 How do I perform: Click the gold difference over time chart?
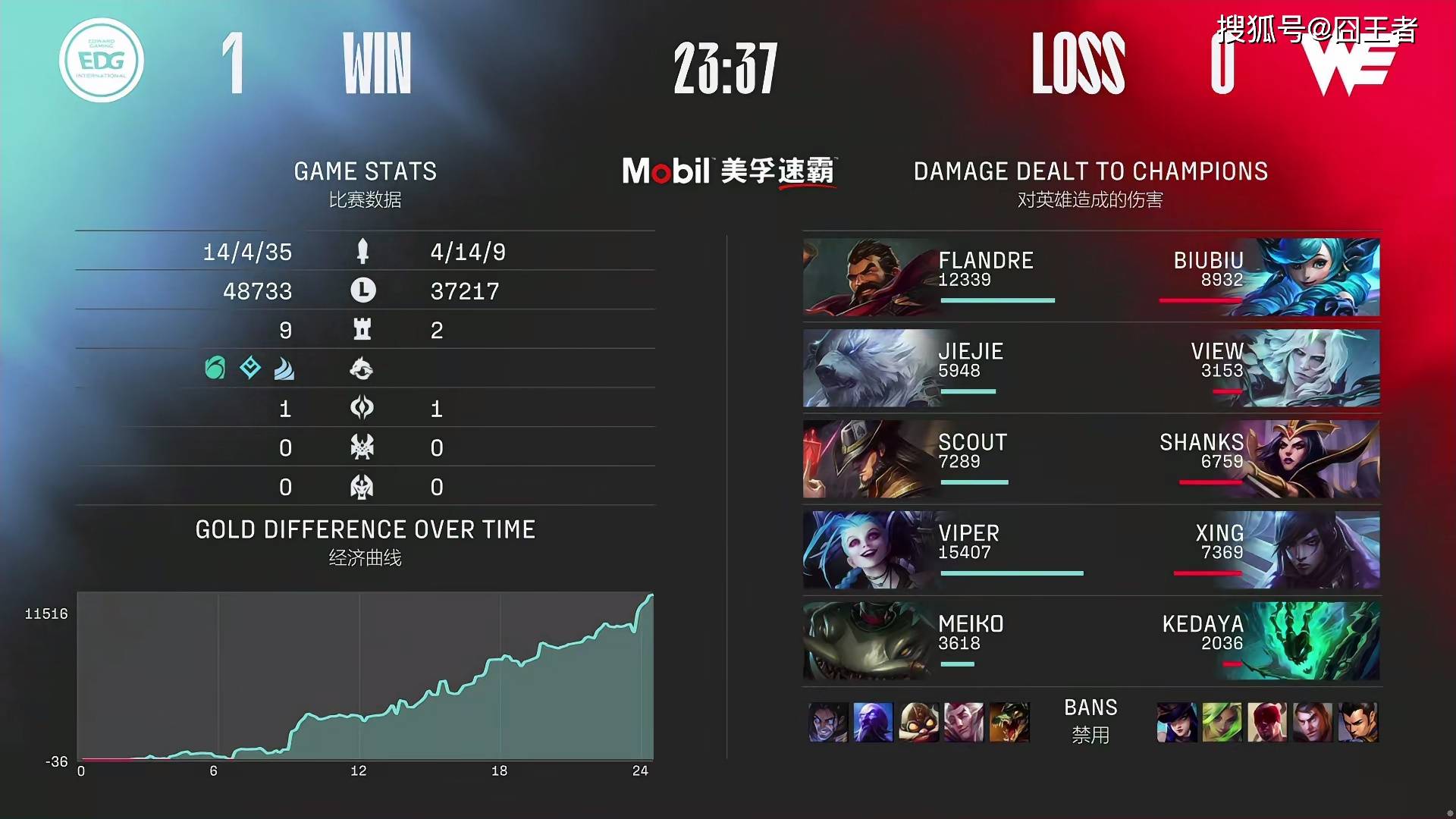coord(365,676)
